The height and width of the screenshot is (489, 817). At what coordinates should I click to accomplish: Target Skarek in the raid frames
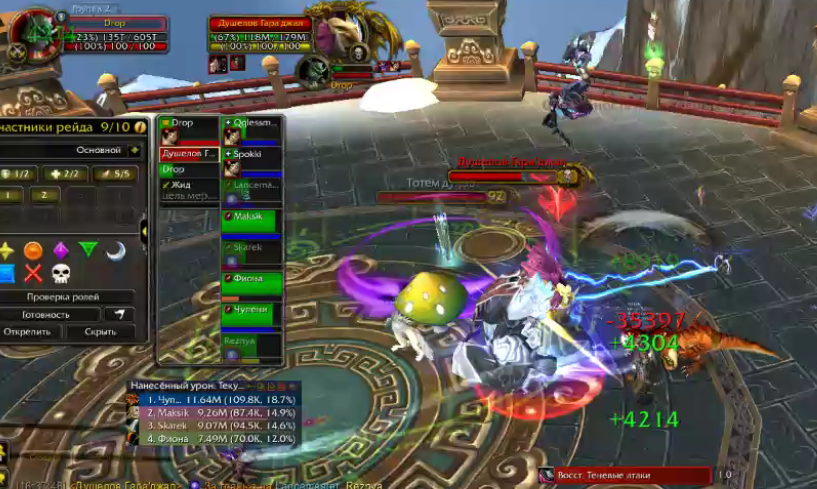[251, 252]
